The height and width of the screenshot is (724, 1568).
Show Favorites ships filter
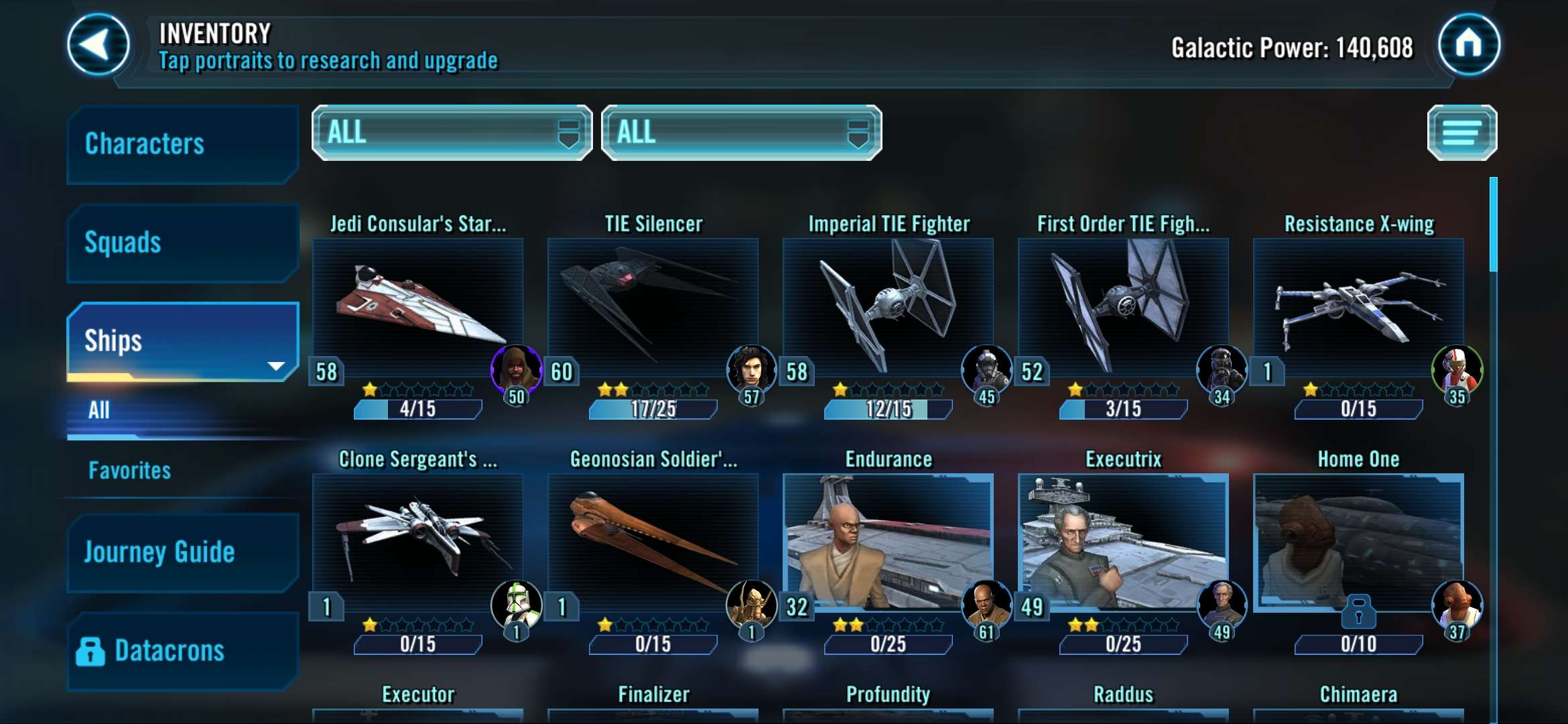click(x=130, y=471)
